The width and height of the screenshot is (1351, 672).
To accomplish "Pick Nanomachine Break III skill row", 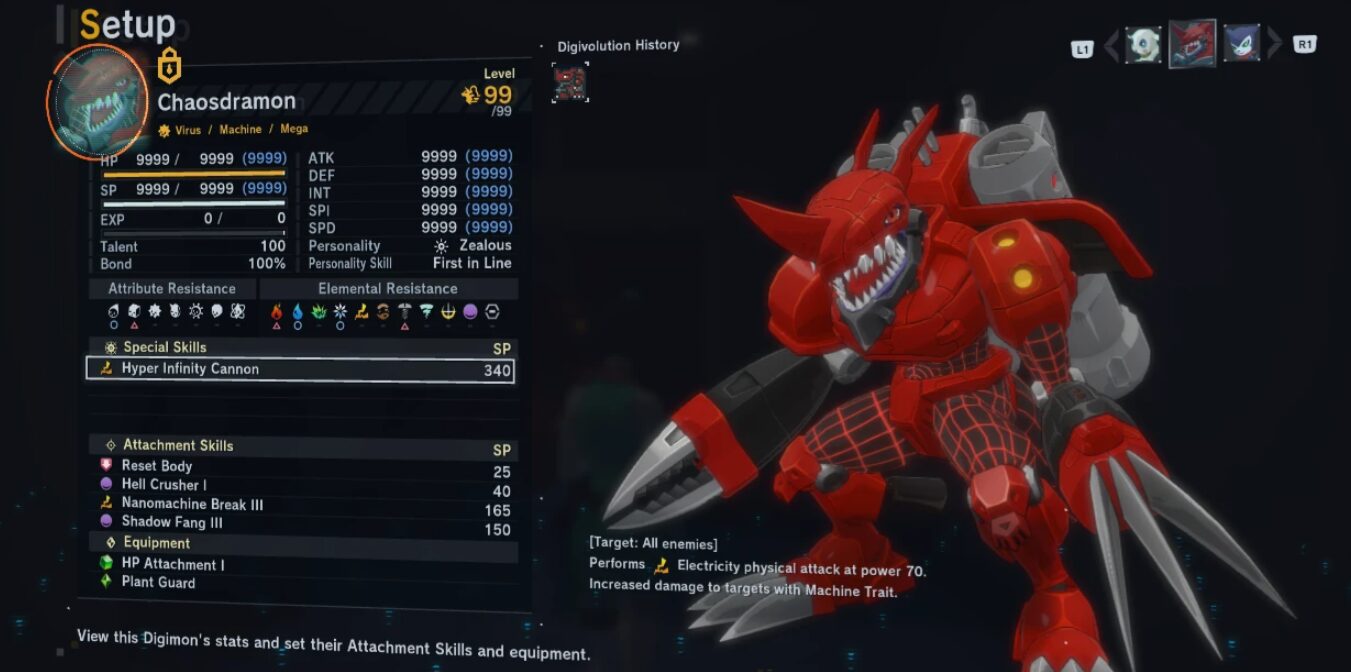I will [x=192, y=504].
